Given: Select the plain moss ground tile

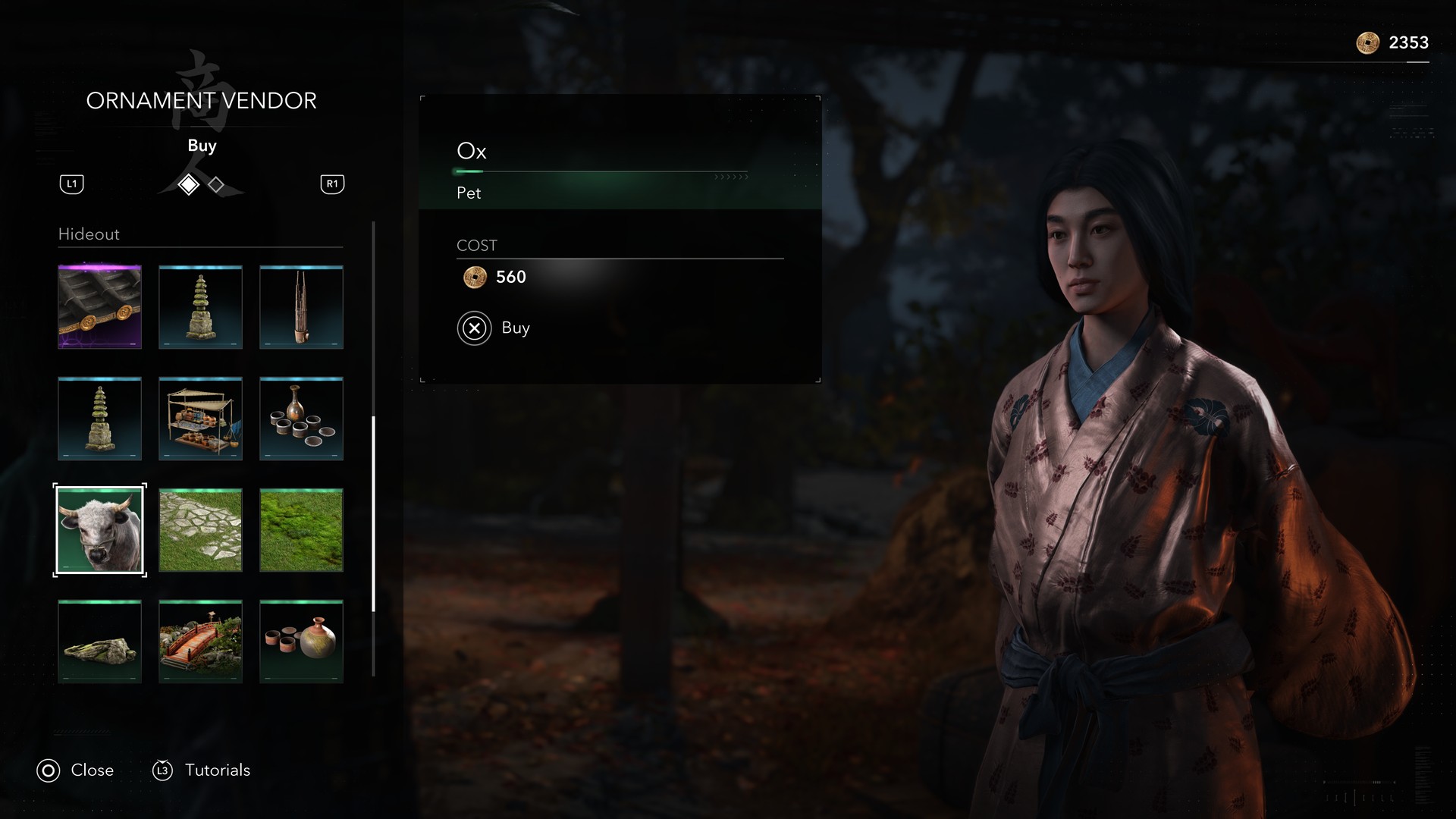Looking at the screenshot, I should tap(301, 530).
